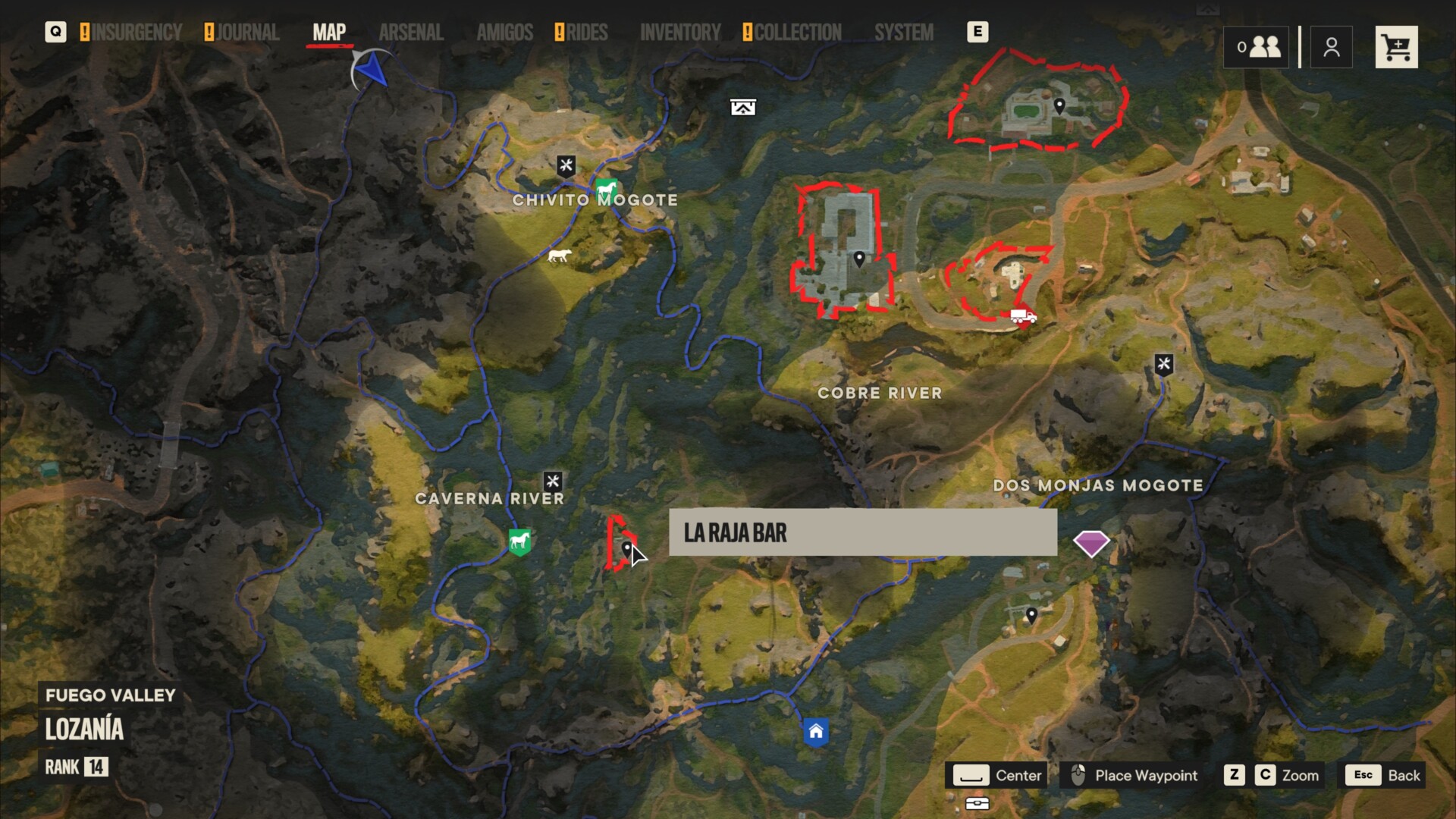The height and width of the screenshot is (819, 1456).
Task: Switch to the Arsenal tab
Action: [x=411, y=32]
